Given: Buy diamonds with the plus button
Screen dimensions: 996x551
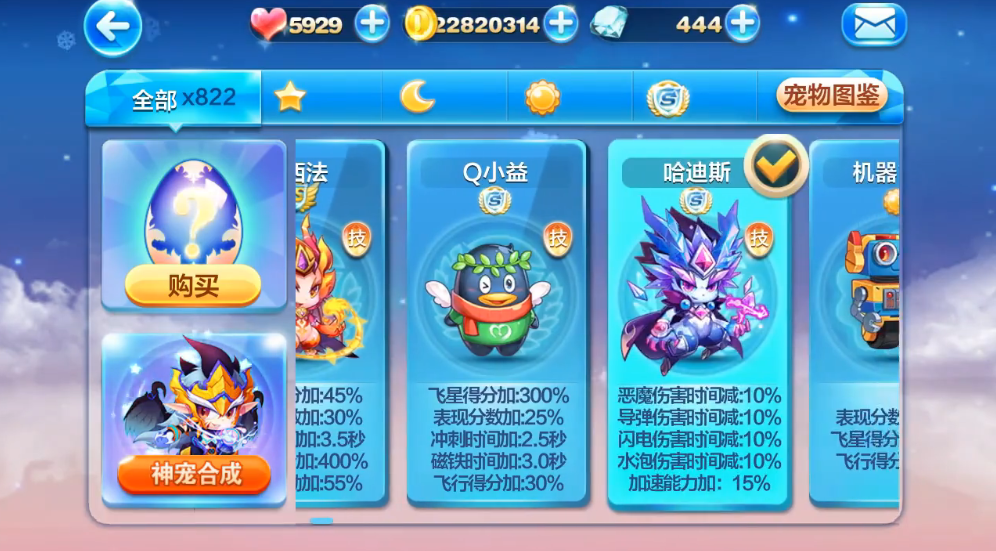Looking at the screenshot, I should click(x=742, y=24).
